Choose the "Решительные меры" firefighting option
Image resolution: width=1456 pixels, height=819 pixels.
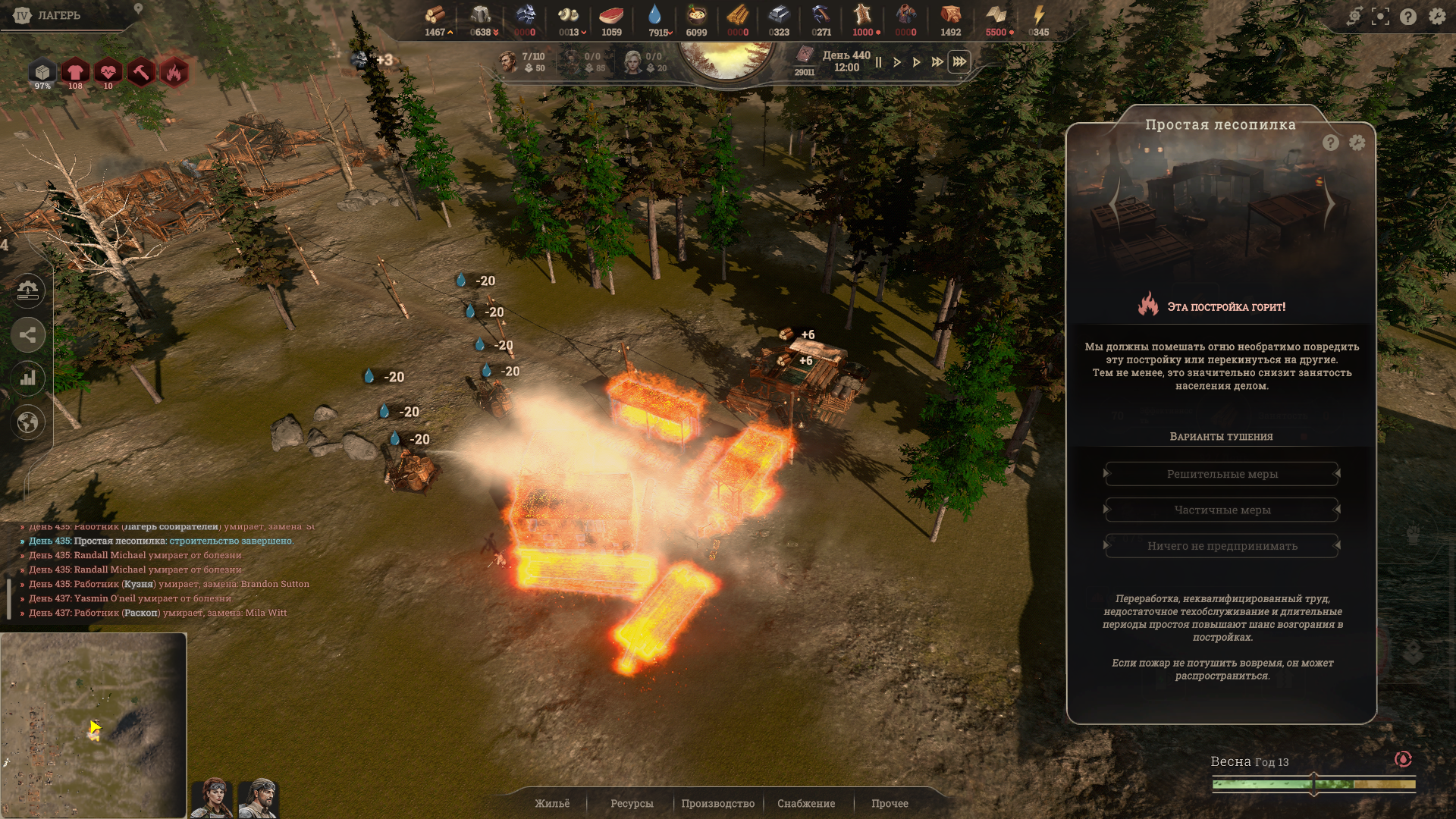[x=1222, y=474]
